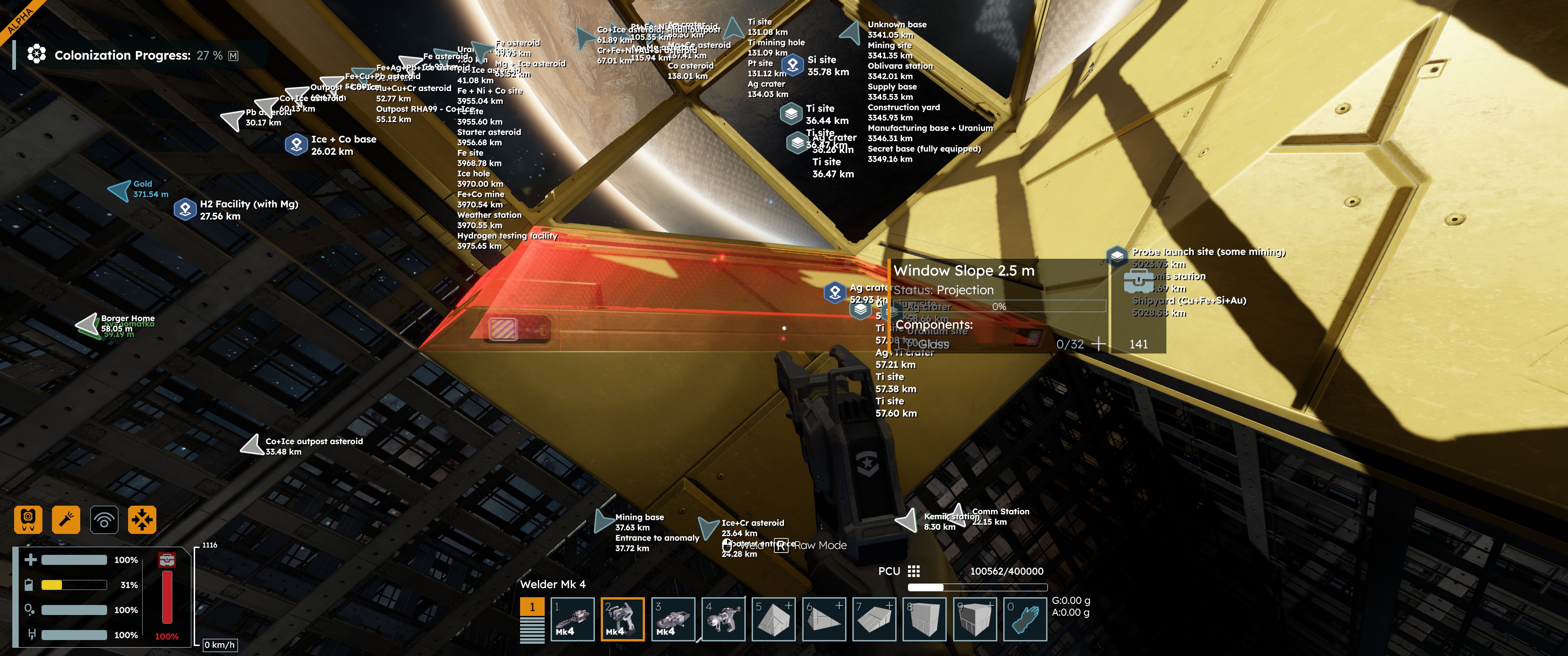1568x656 pixels.
Task: Click the orange toolbar page 1 indicator
Action: click(532, 607)
